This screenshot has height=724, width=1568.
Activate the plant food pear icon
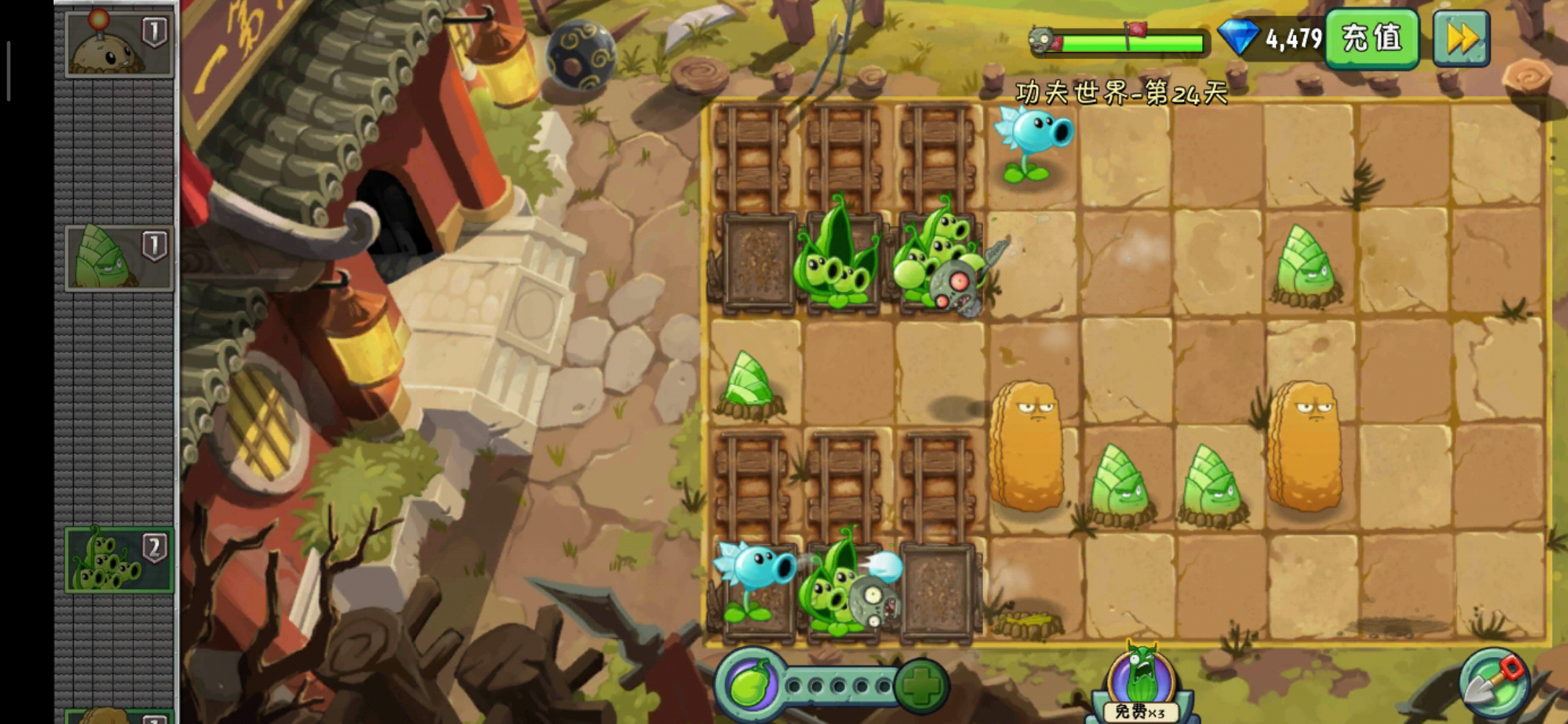click(x=750, y=685)
